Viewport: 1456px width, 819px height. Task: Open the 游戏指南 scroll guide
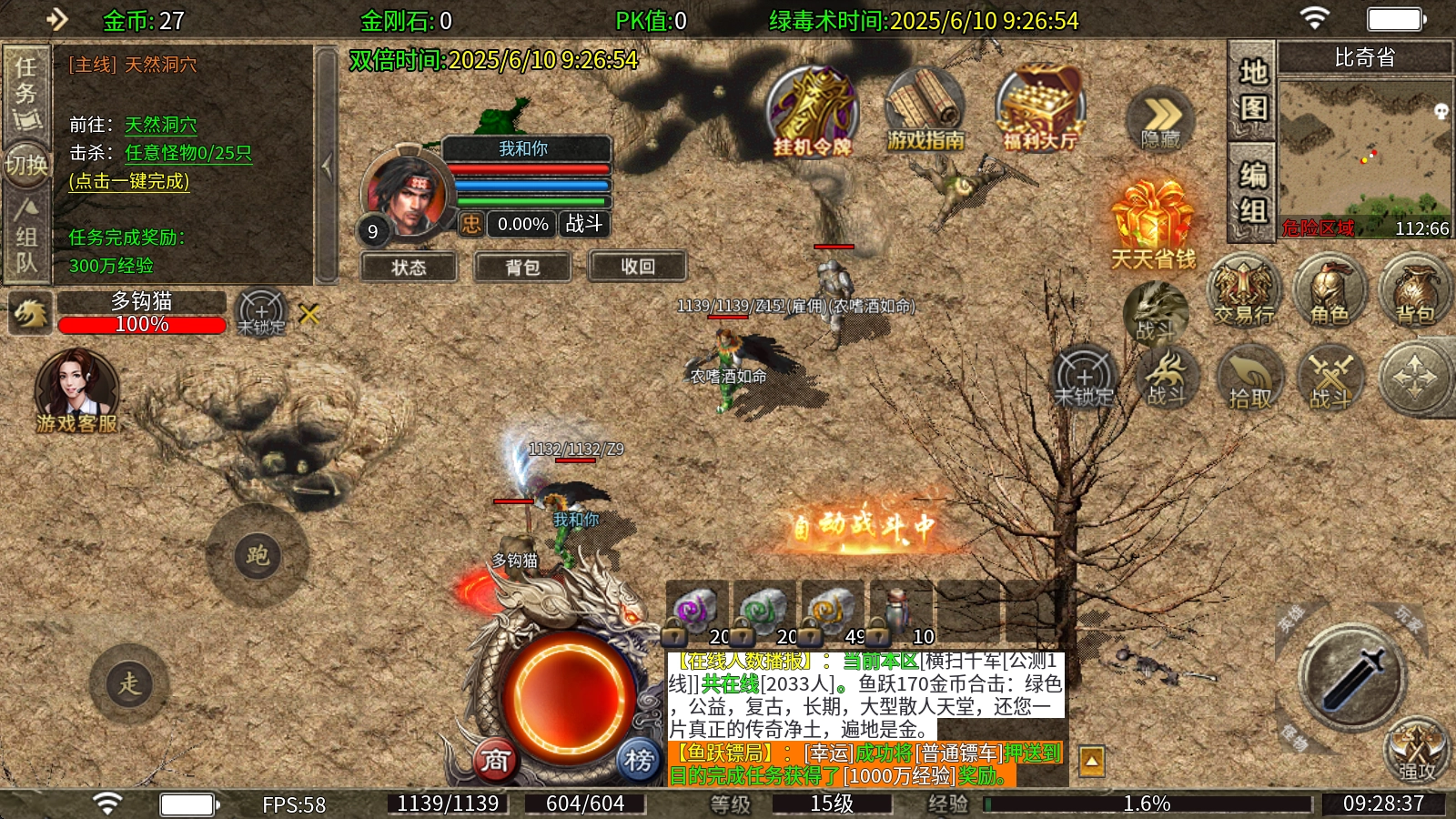[x=925, y=112]
